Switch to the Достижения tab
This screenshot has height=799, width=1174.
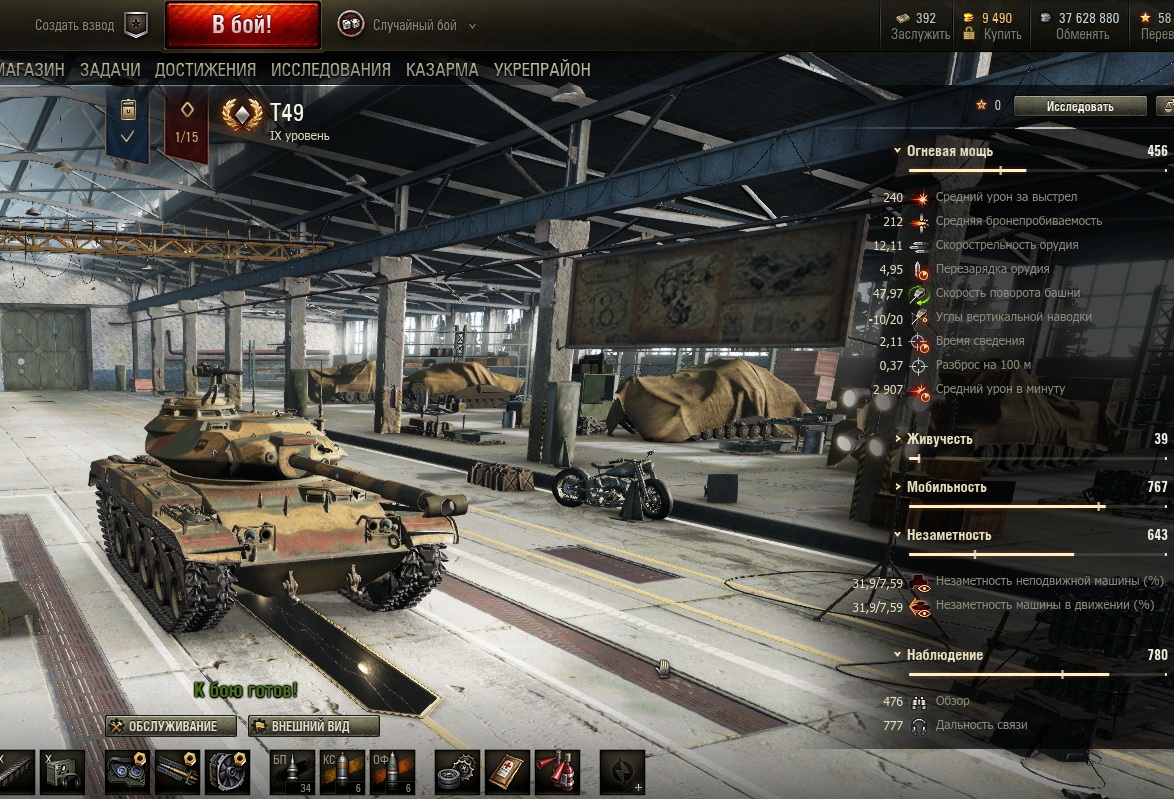(x=205, y=70)
